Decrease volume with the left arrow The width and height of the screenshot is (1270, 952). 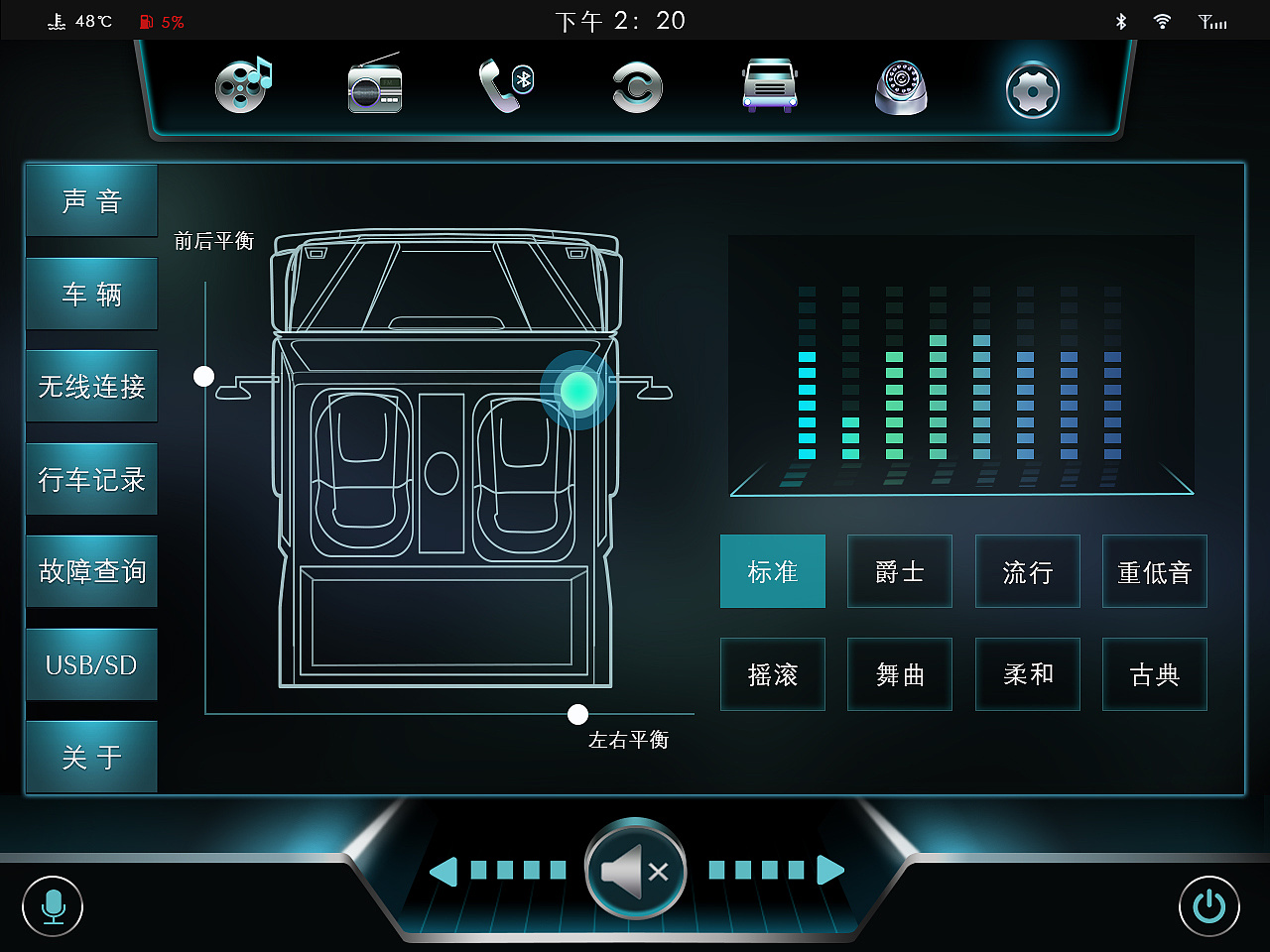(x=444, y=871)
